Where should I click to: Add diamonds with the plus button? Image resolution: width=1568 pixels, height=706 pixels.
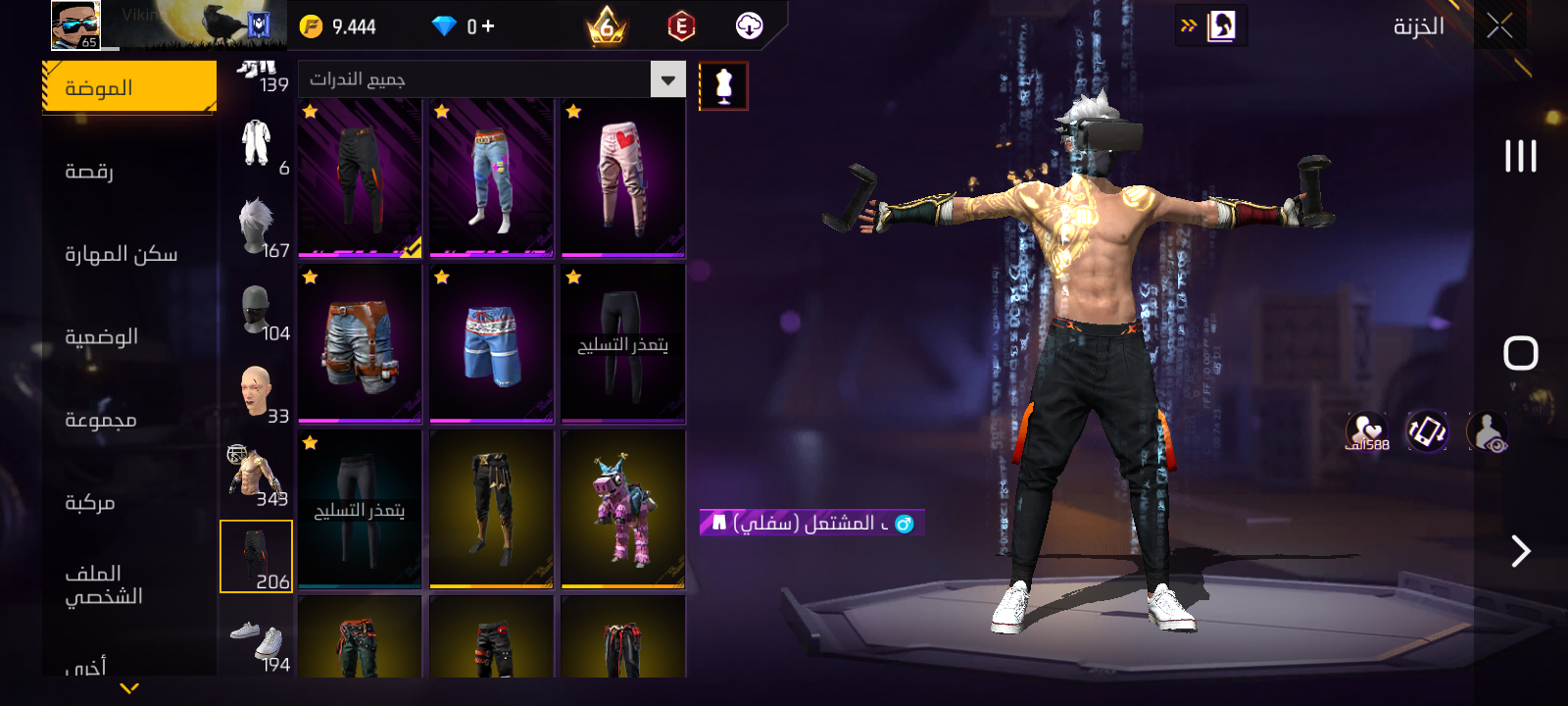(488, 26)
